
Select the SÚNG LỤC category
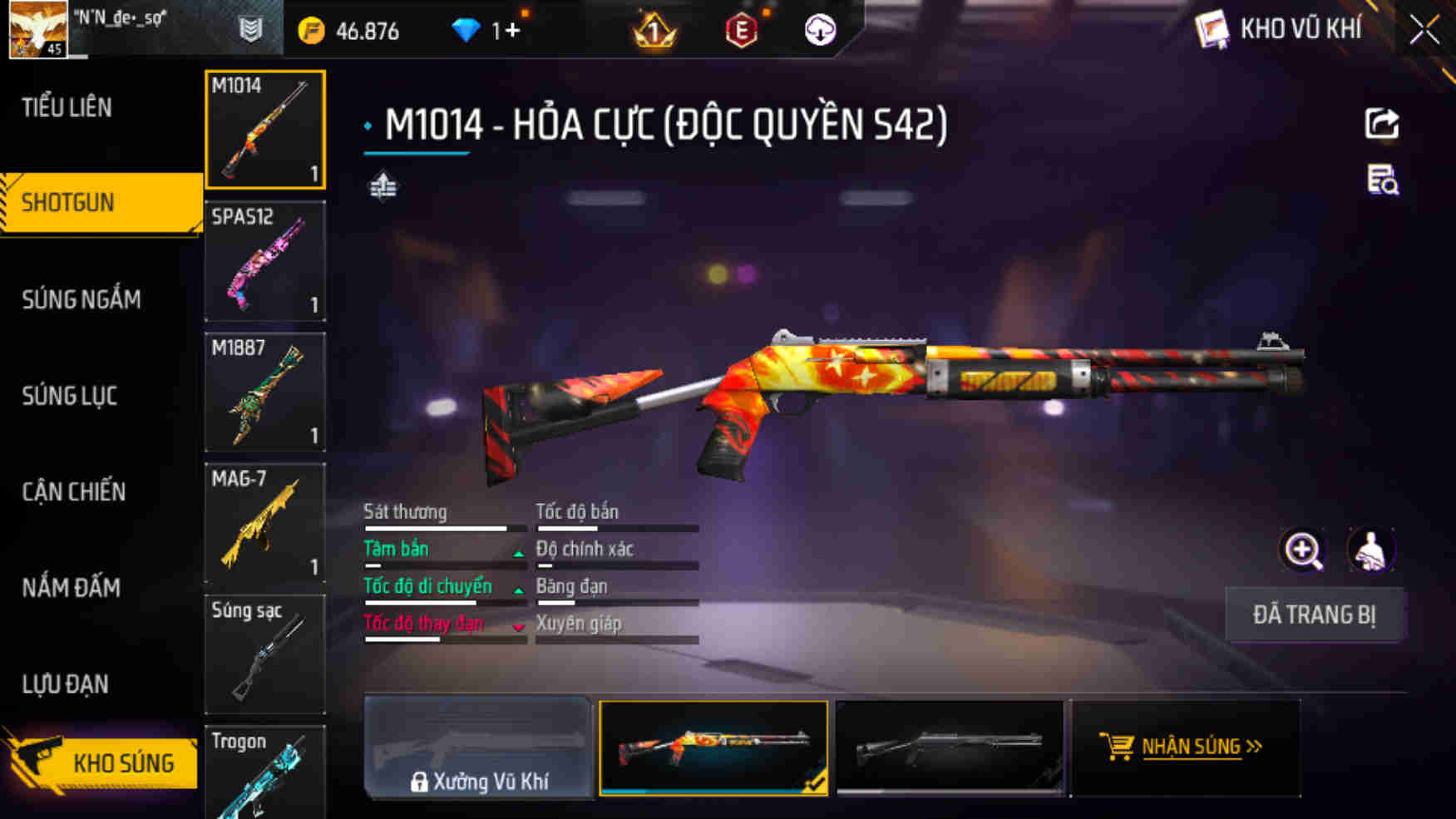click(x=70, y=396)
